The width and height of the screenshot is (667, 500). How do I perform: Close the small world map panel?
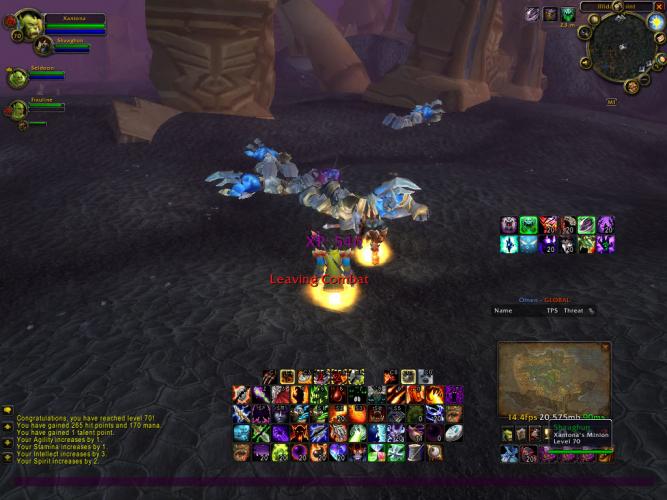click(605, 347)
